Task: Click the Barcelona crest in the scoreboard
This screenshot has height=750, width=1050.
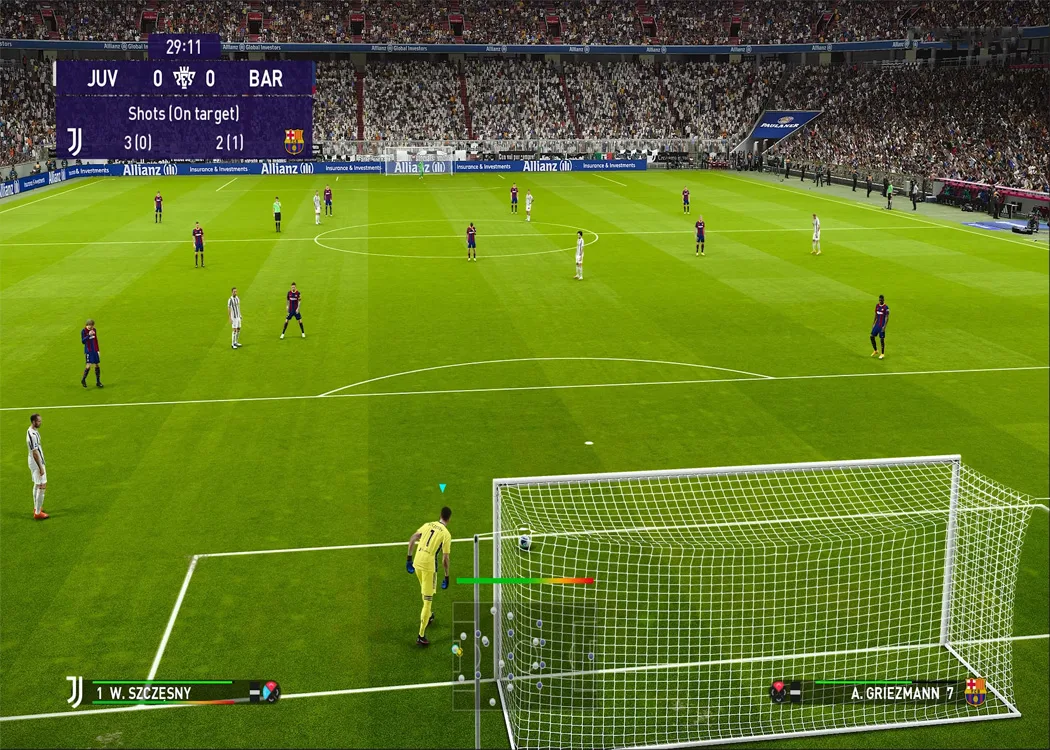Action: (293, 142)
